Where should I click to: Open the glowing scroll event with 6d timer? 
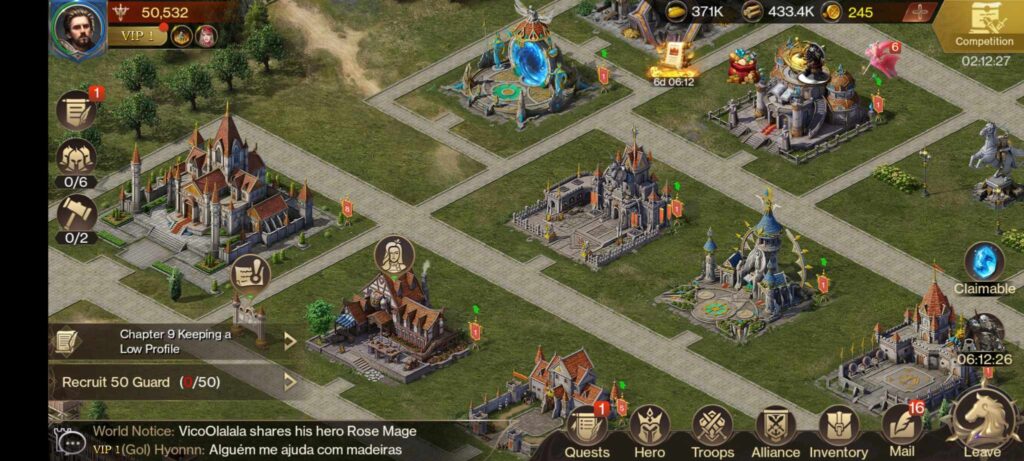(673, 60)
